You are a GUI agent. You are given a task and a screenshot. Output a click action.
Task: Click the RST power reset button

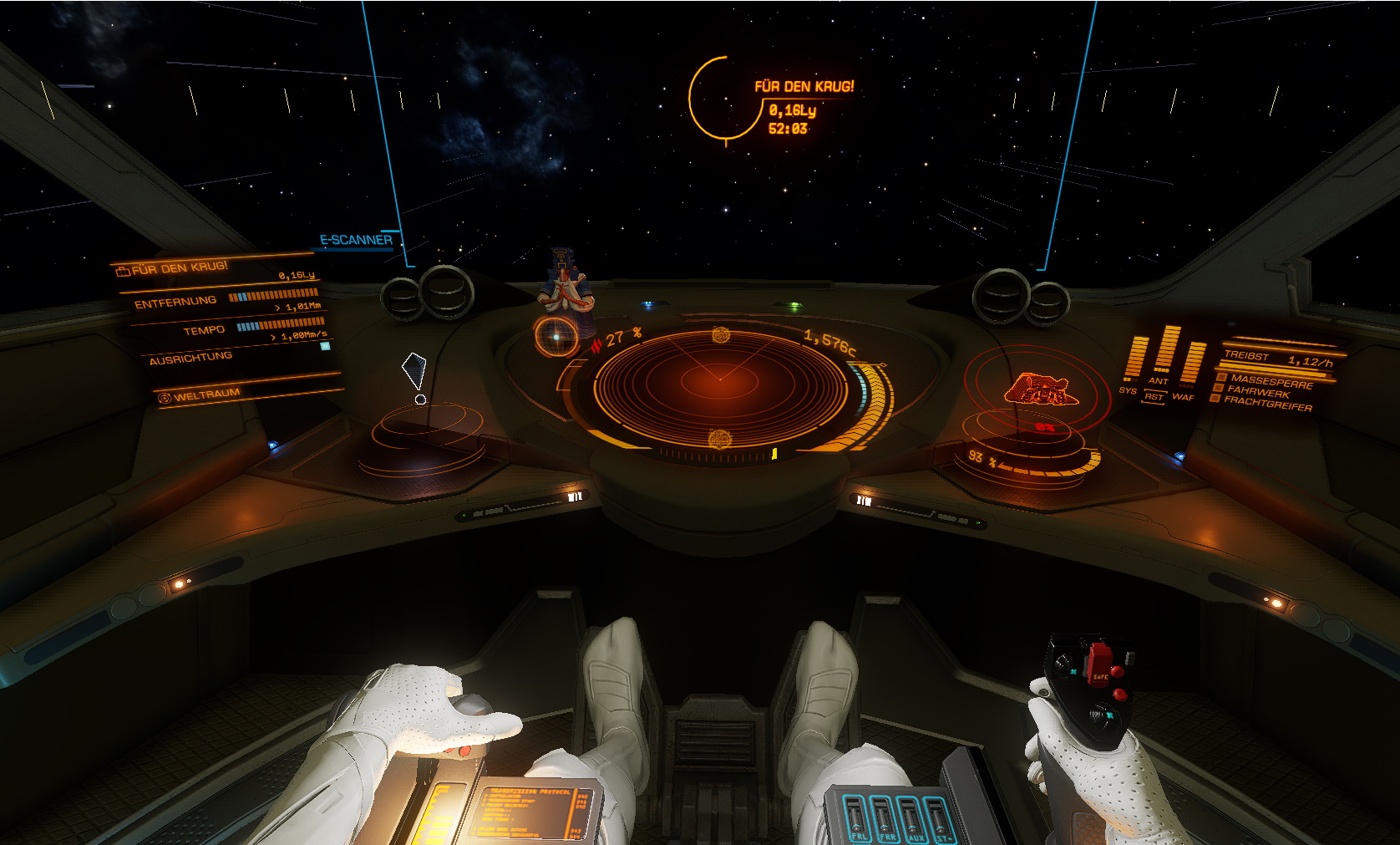coord(1154,397)
